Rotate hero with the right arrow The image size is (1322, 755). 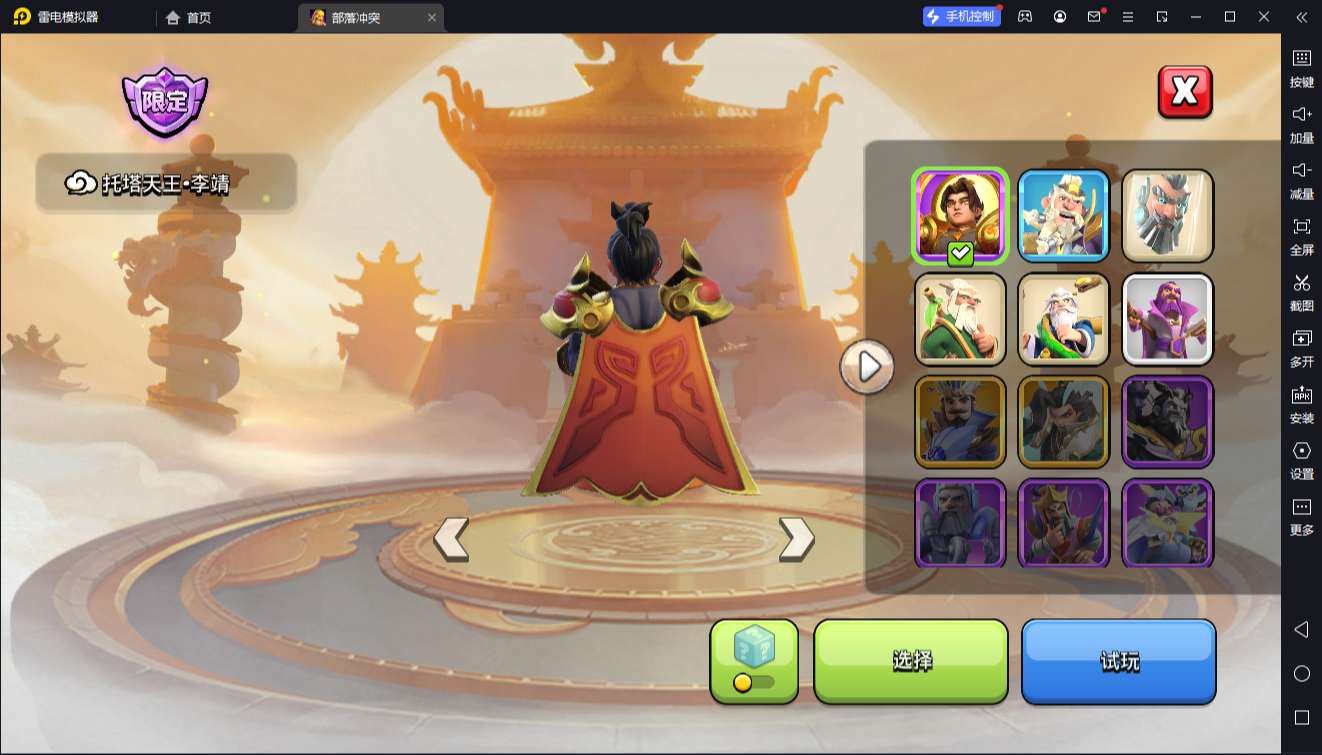tap(796, 539)
